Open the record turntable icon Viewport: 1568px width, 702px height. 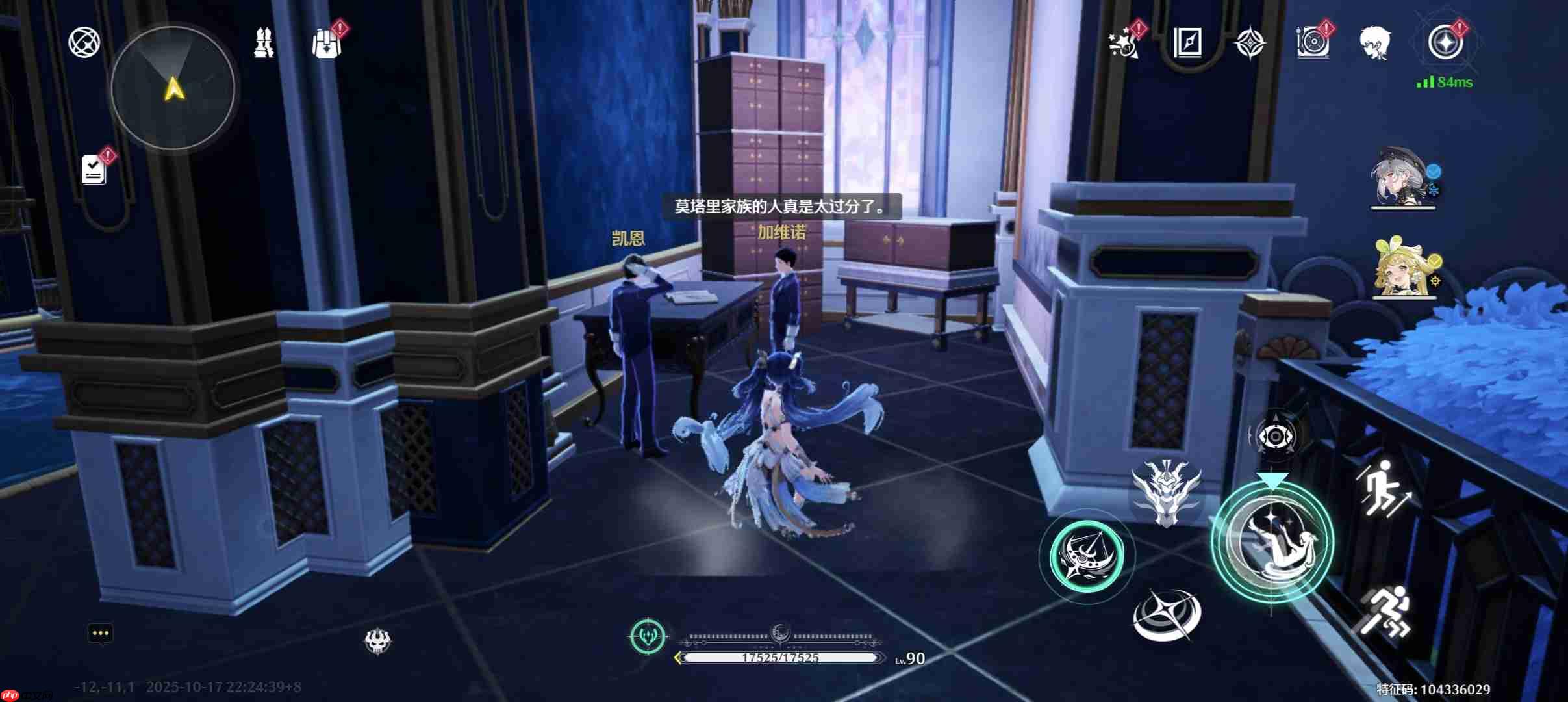1312,43
